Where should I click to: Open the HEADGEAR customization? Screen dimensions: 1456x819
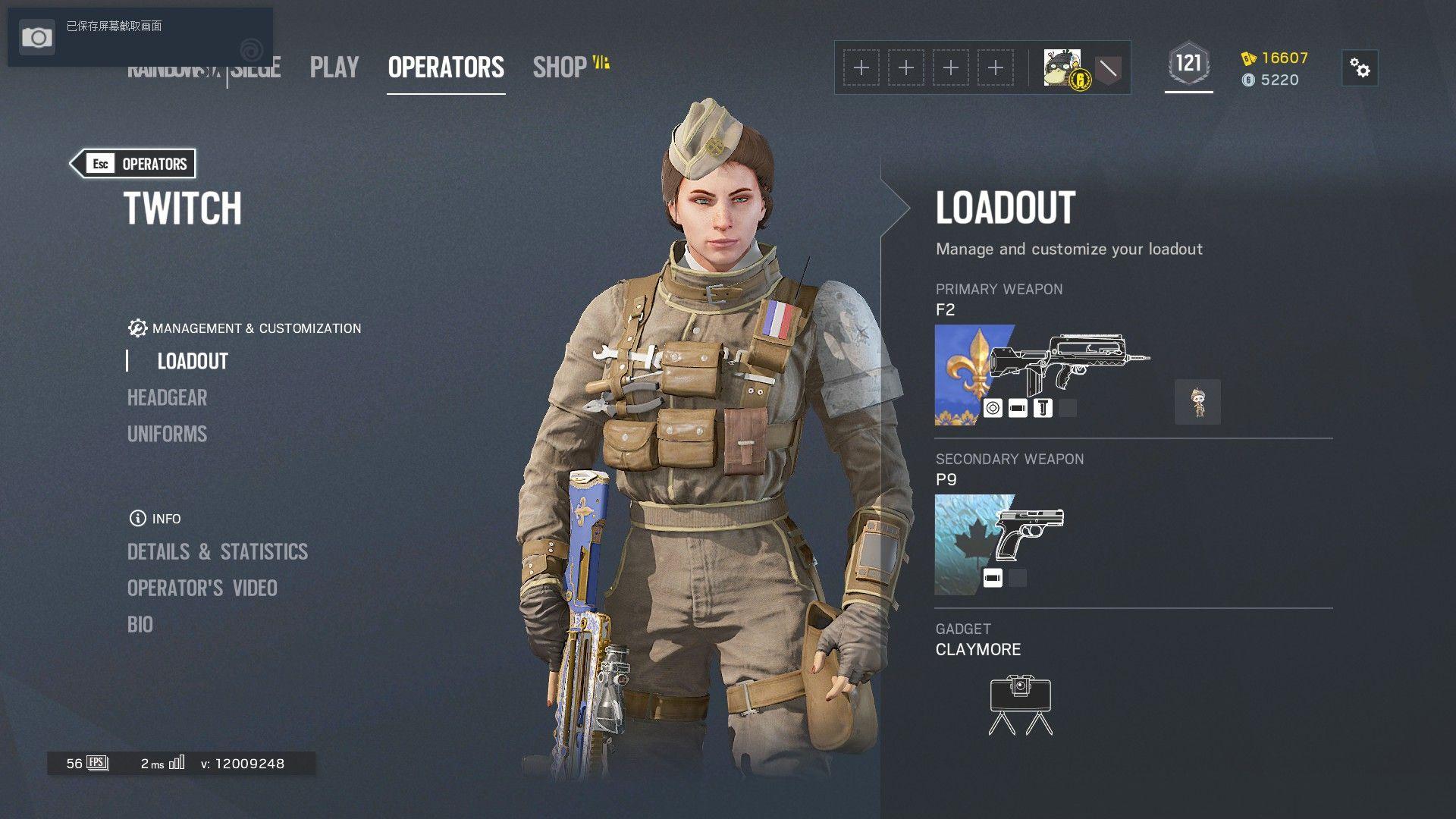coord(167,397)
